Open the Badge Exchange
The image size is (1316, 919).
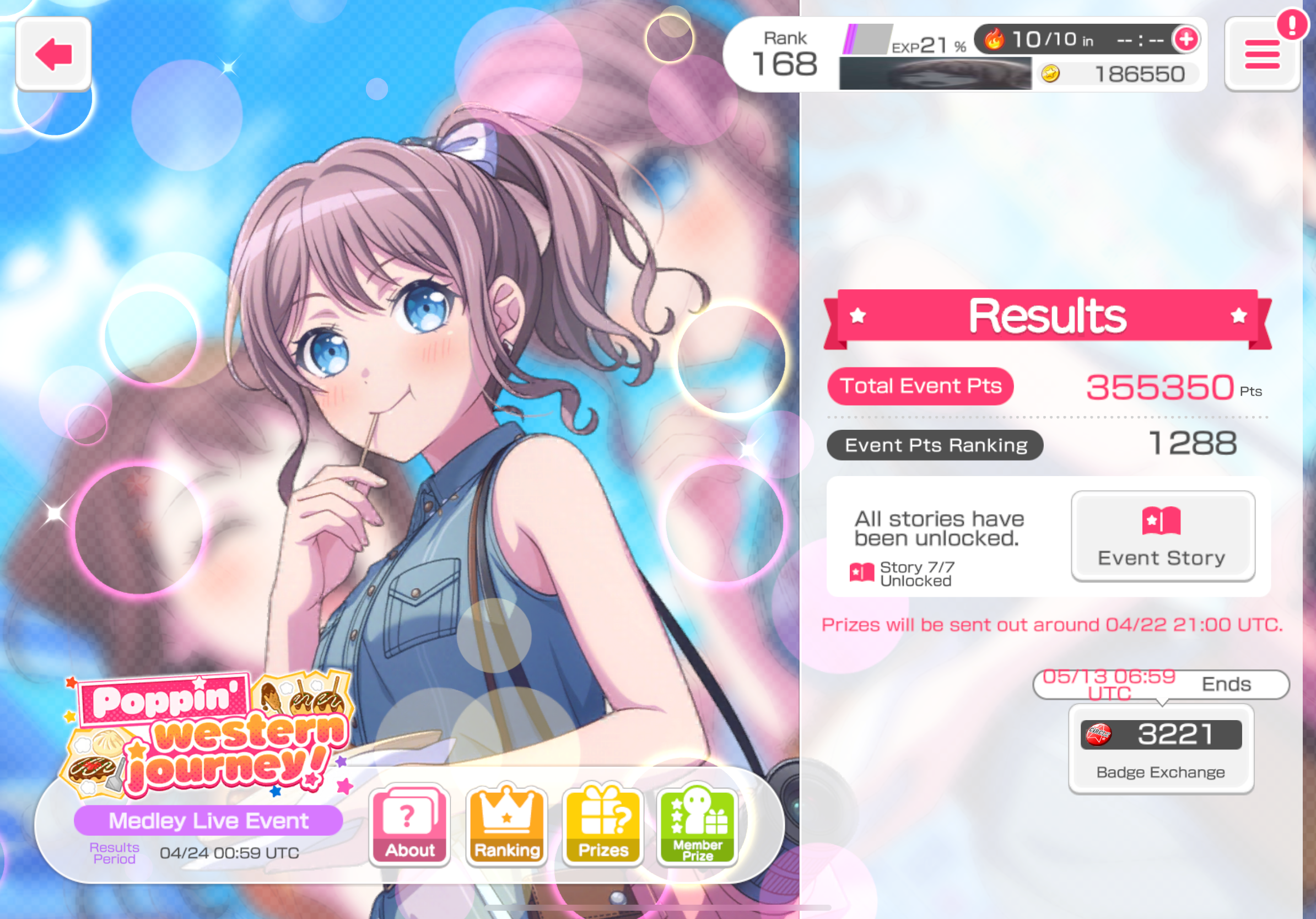tap(1161, 749)
